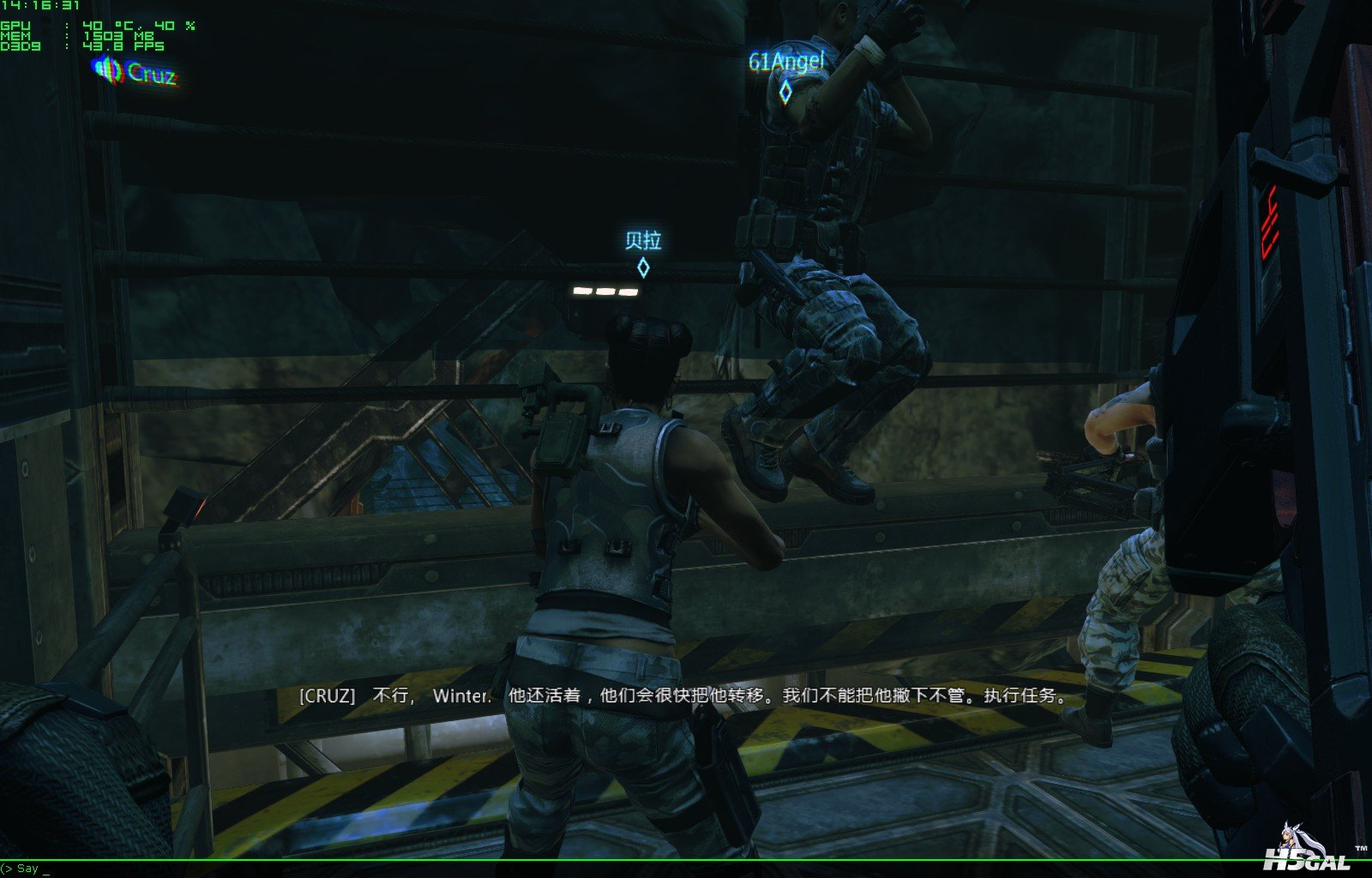Select the 61Angel teammate name marker
1372x878 pixels.
click(x=785, y=62)
